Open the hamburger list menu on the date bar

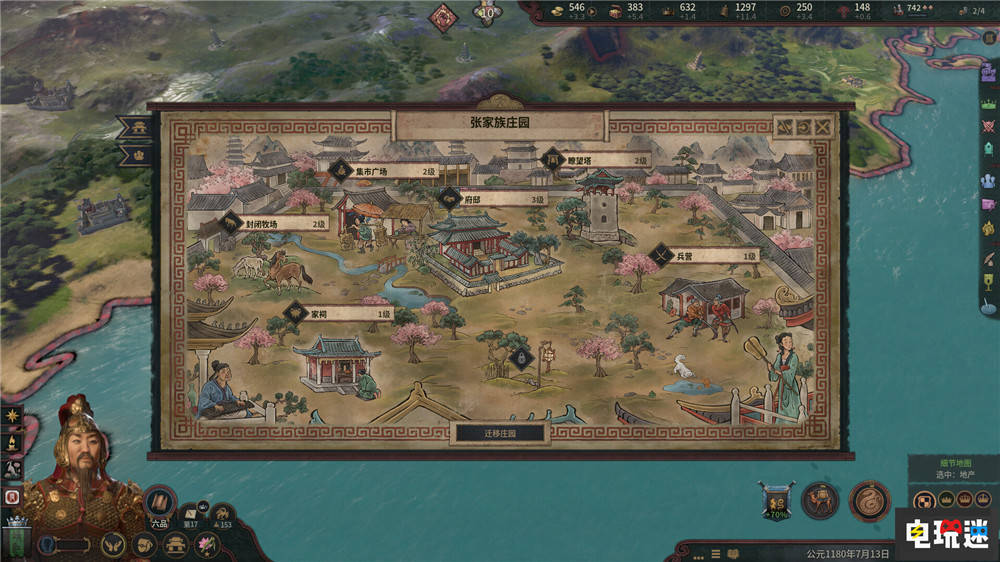(x=710, y=552)
